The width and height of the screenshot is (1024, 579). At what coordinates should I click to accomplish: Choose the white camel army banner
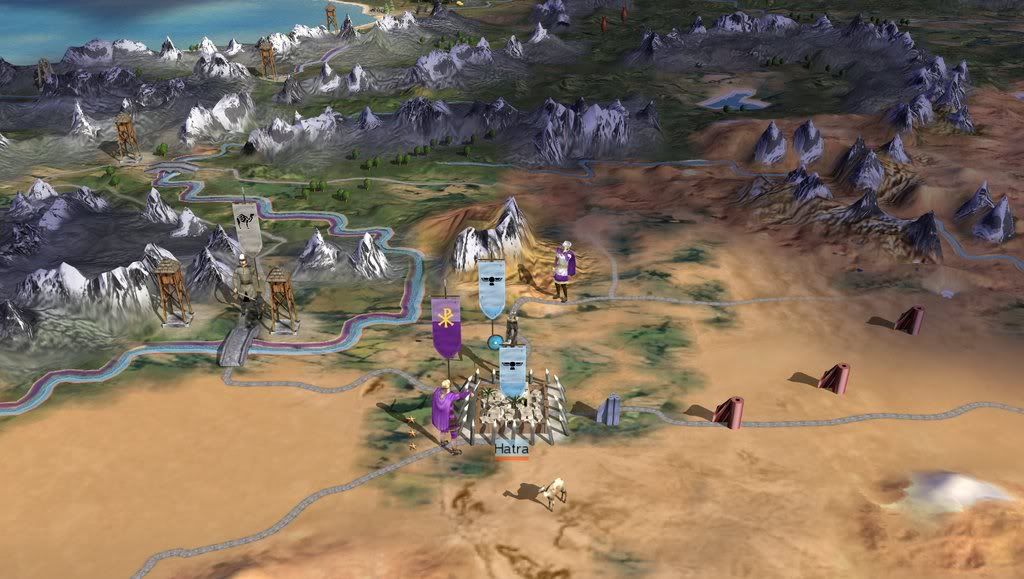coord(247,227)
